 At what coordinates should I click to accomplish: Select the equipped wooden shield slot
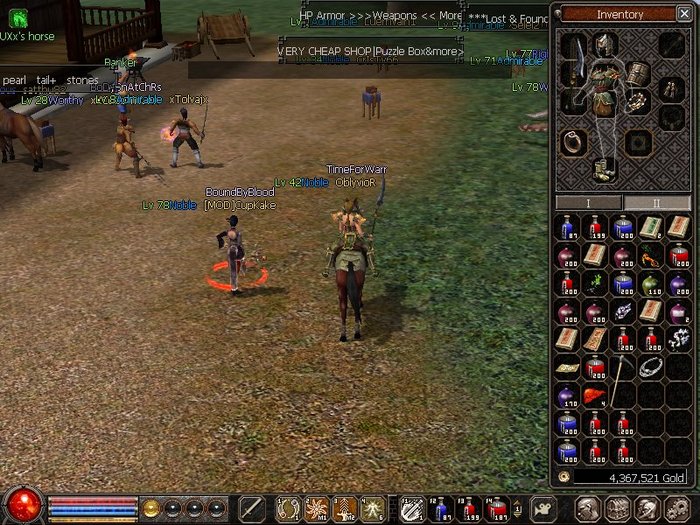click(637, 74)
